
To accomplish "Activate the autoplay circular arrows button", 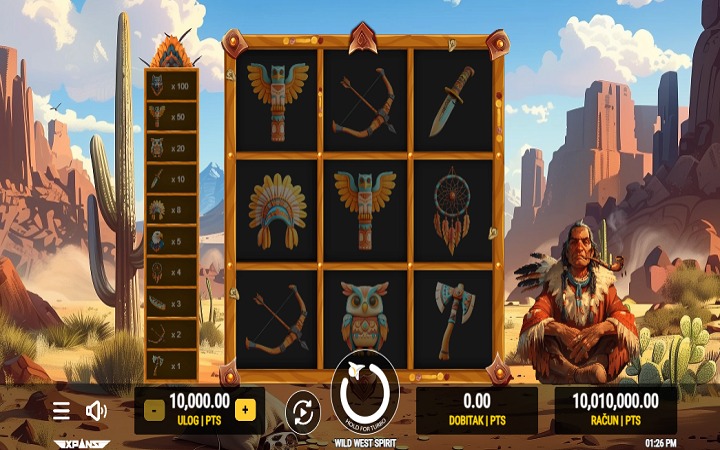I will [x=301, y=411].
